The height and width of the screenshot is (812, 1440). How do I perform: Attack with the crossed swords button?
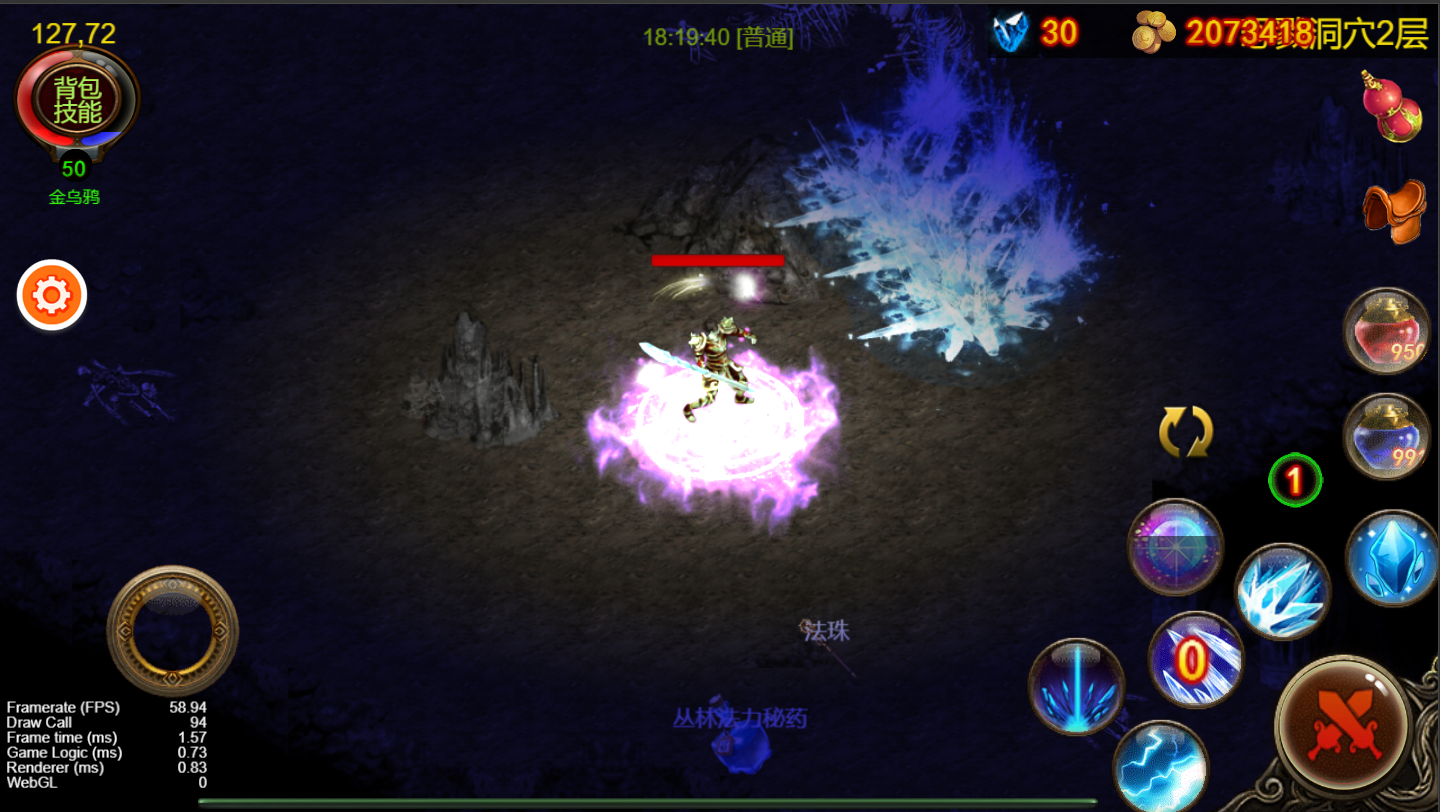pos(1343,722)
